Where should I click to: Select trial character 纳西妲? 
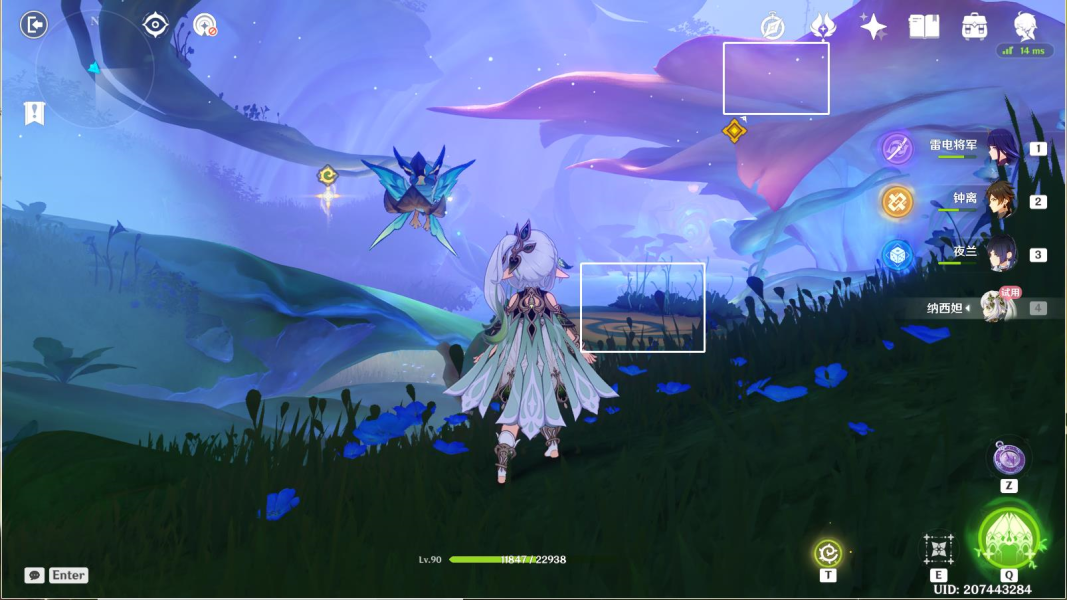[994, 307]
